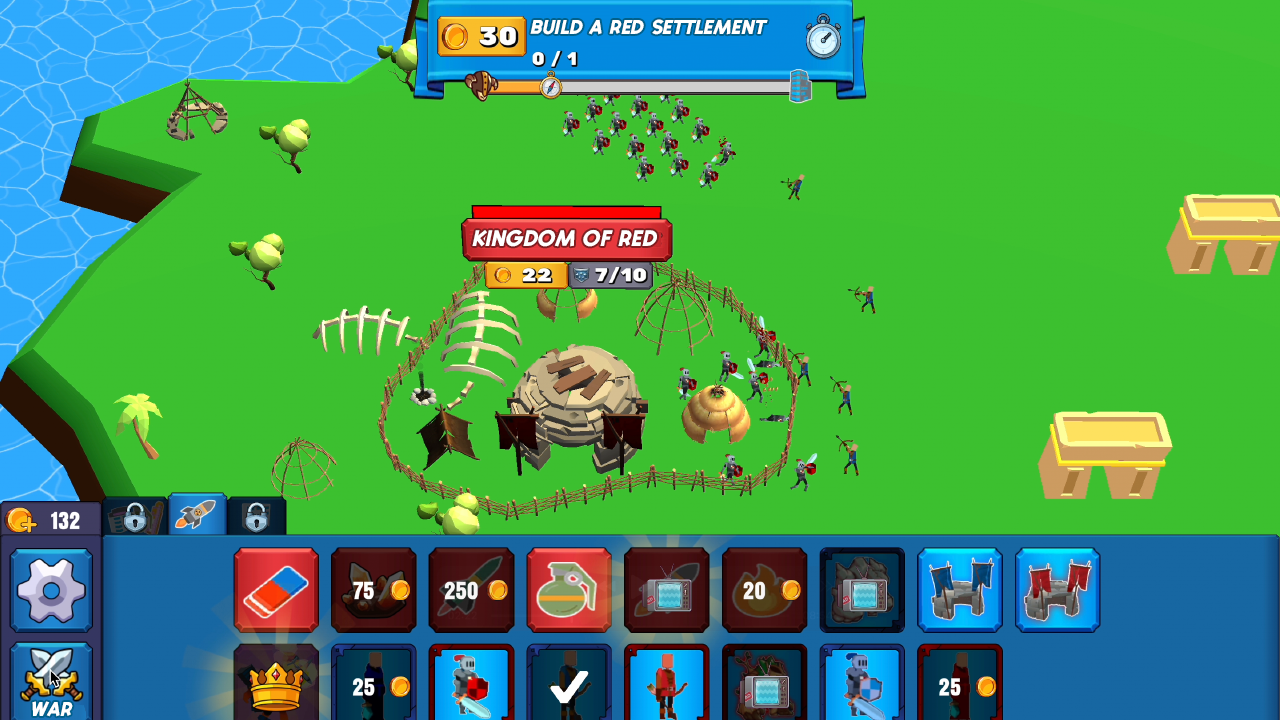Toggle the checkmarked unit card
Image resolution: width=1280 pixels, height=720 pixels.
point(569,690)
